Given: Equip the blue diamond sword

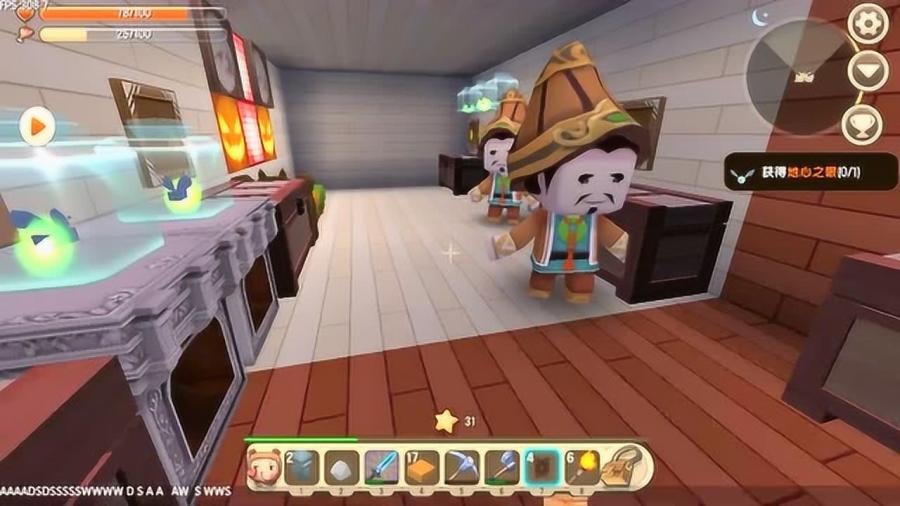Looking at the screenshot, I should click(x=382, y=467).
